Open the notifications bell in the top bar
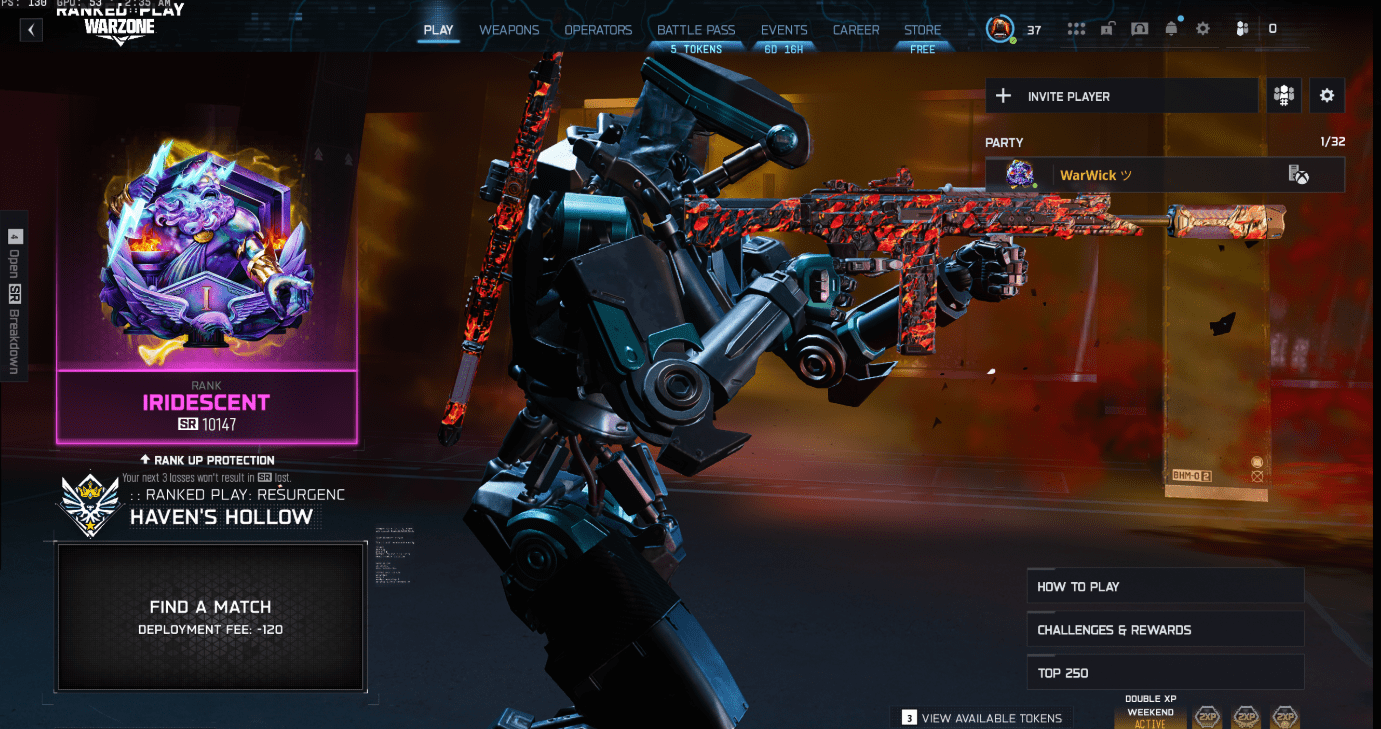The height and width of the screenshot is (729, 1381). click(1171, 28)
